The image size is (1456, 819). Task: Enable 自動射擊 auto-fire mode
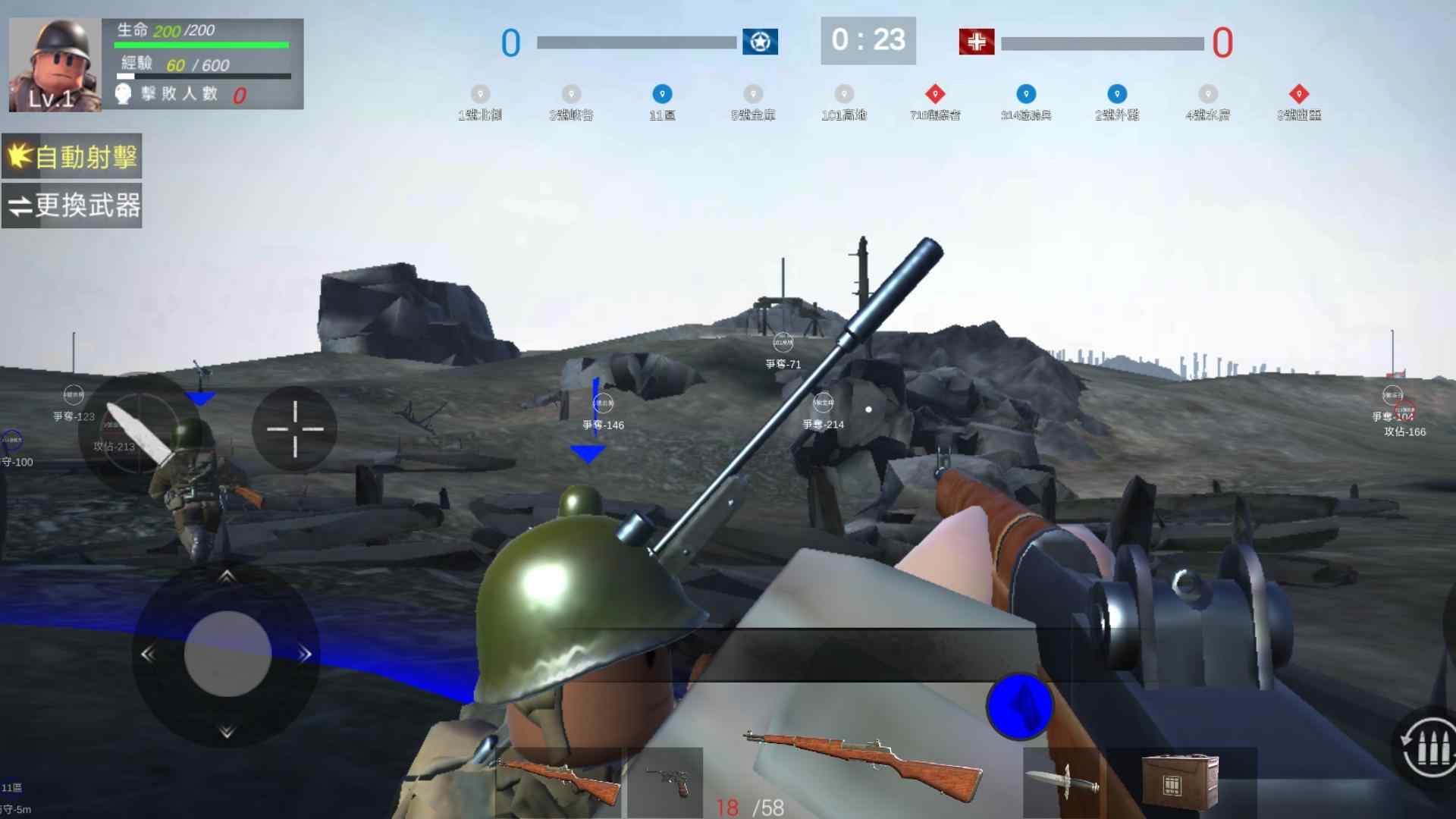click(x=72, y=157)
